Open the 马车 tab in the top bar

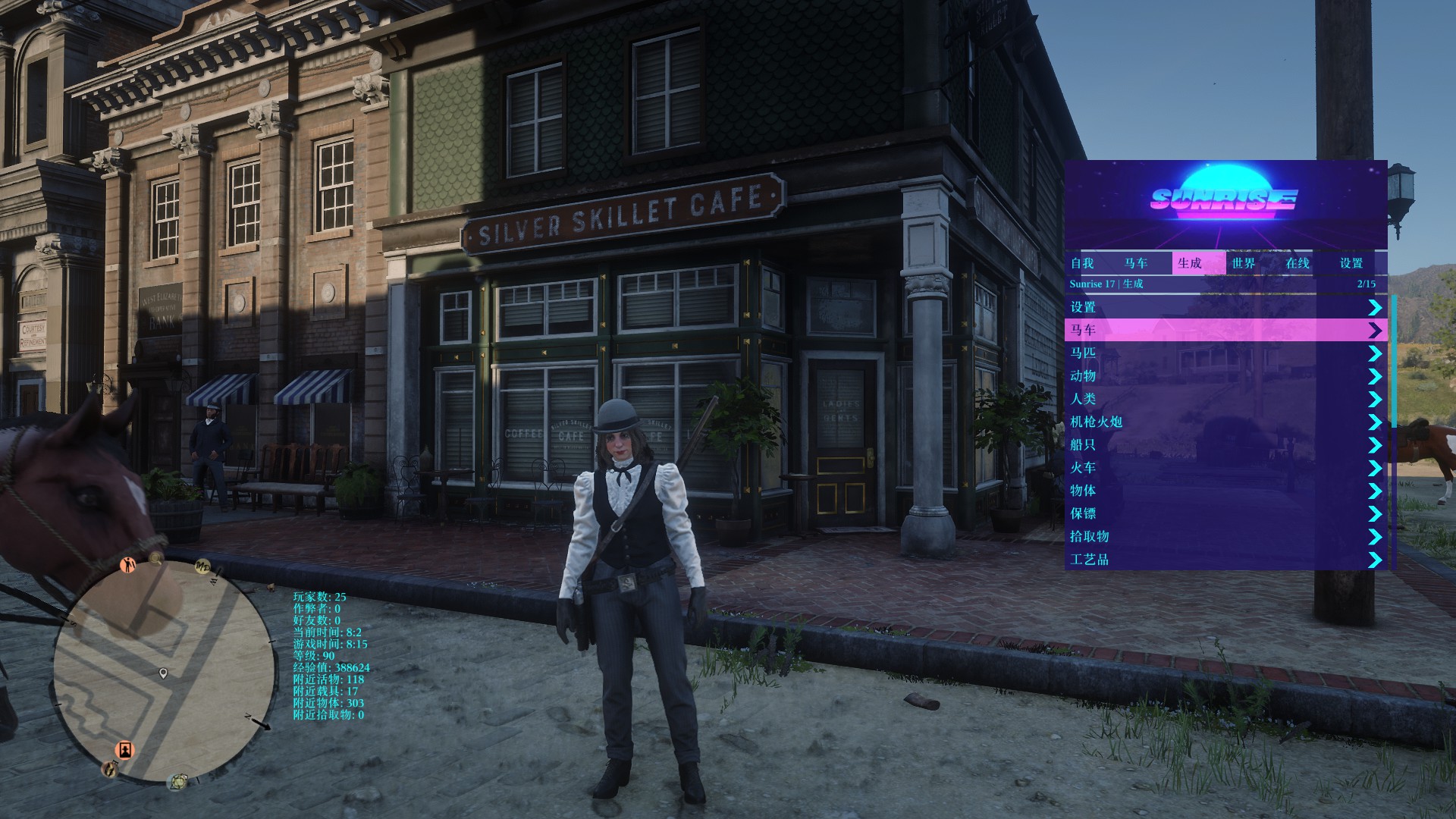point(1136,263)
